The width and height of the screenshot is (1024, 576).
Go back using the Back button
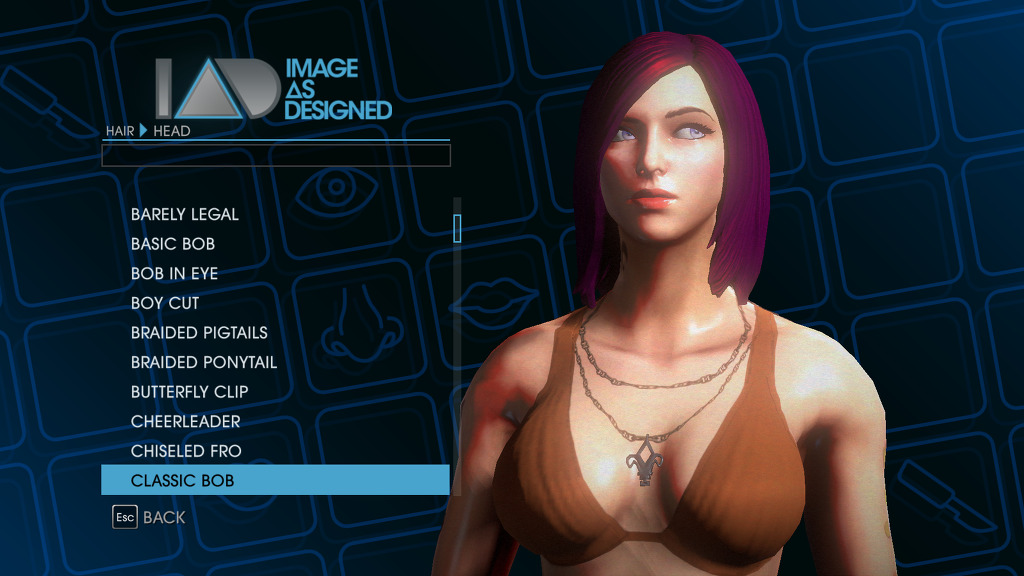(150, 517)
